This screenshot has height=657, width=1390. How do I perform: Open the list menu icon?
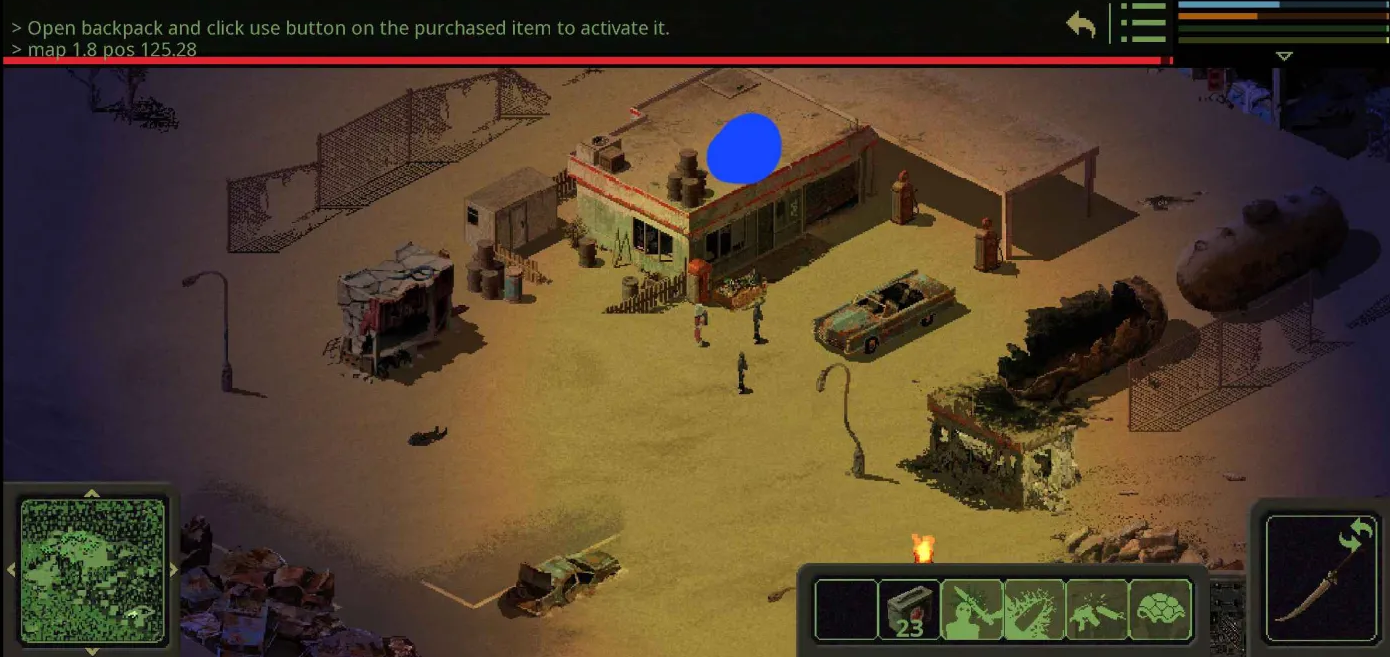tap(1143, 23)
